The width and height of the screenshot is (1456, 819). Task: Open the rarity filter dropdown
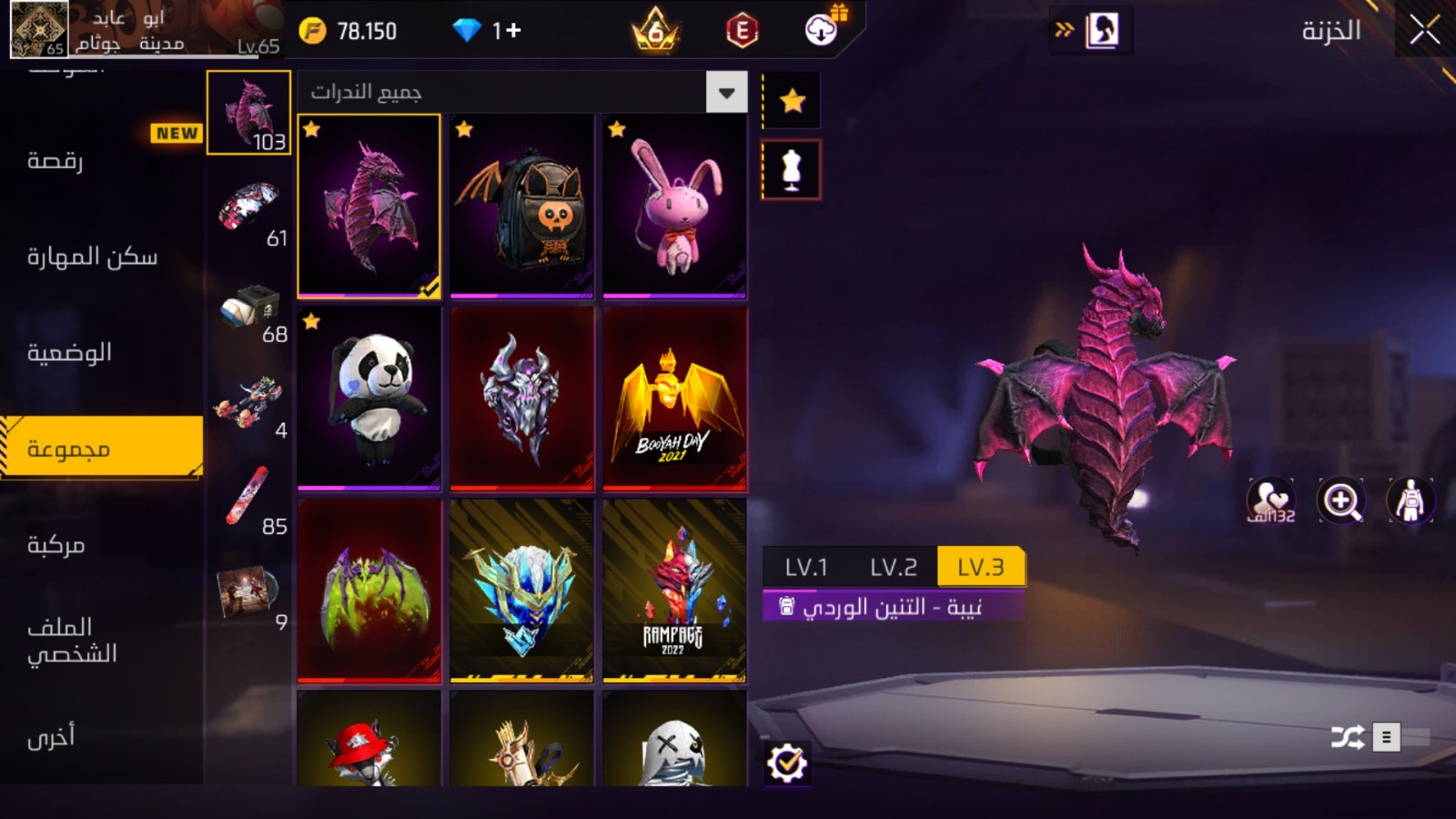(x=726, y=92)
